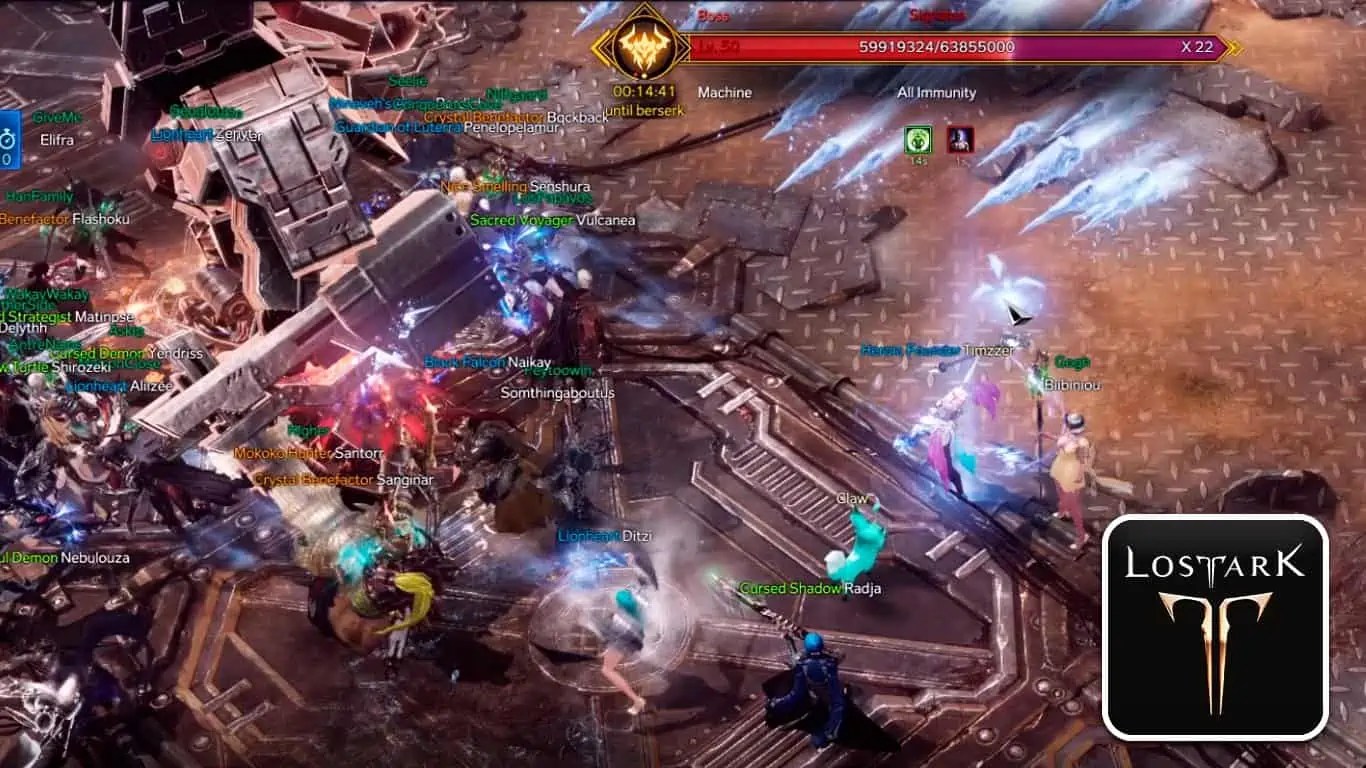1366x768 pixels.
Task: Click the red Sigmund name text
Action: click(x=938, y=15)
